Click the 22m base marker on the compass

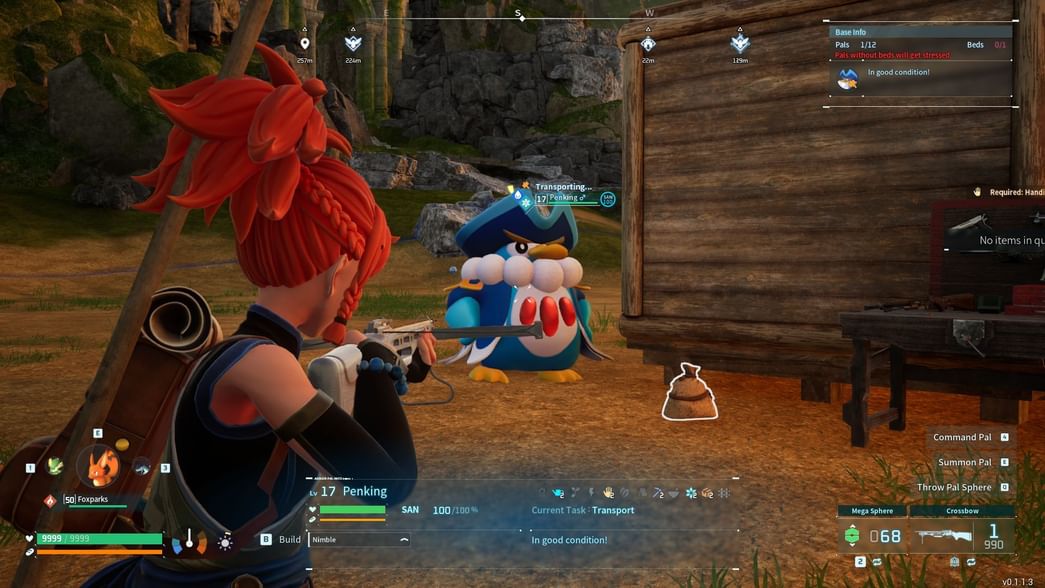(x=648, y=44)
